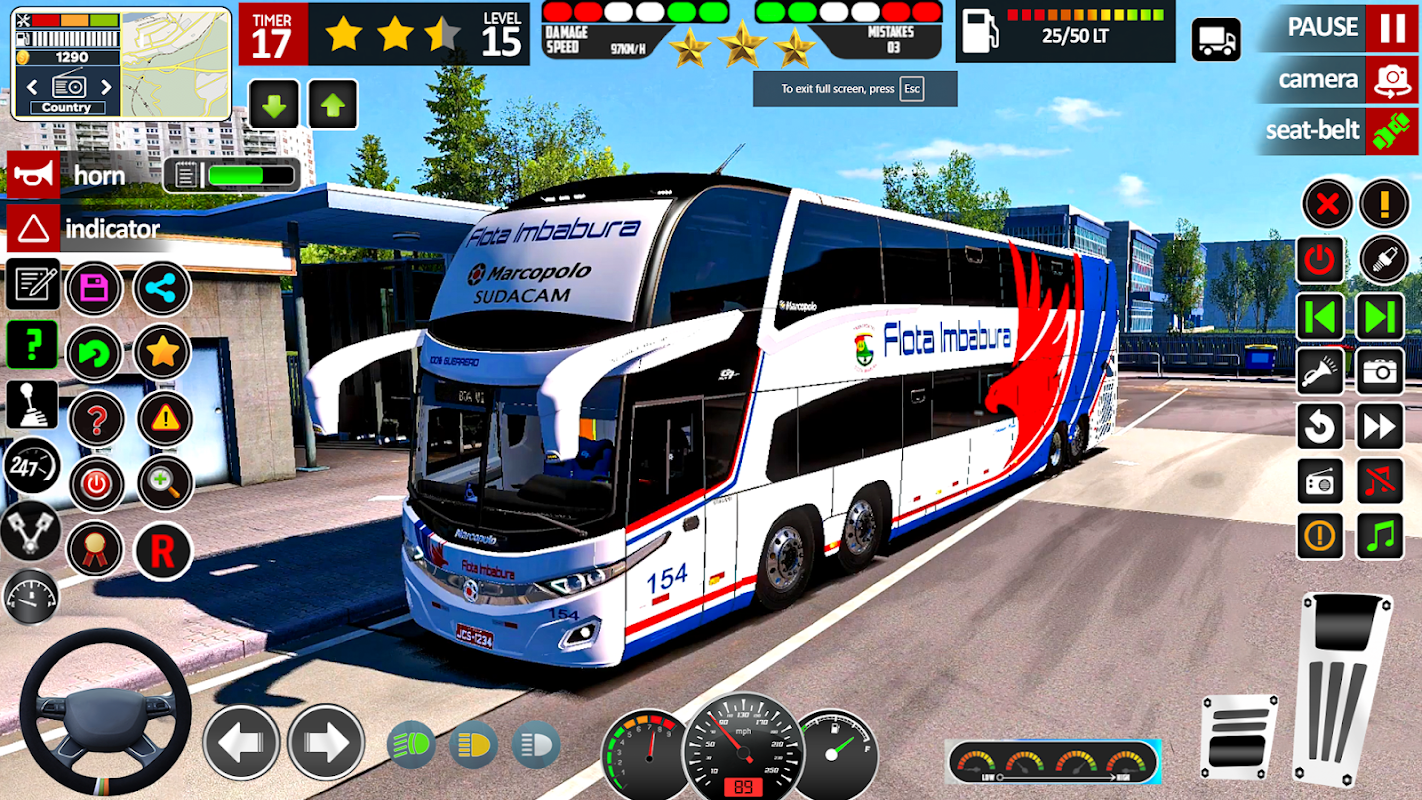Select the red R reverse gear icon

pos(163,550)
